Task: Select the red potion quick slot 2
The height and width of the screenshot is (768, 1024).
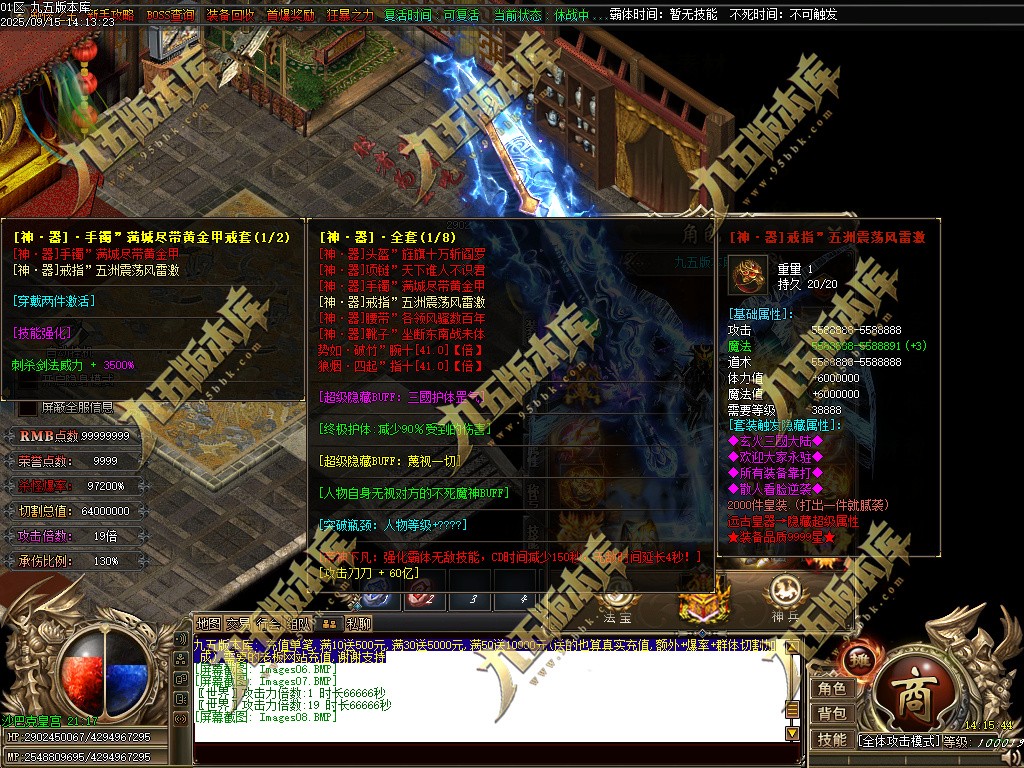Action: tap(424, 599)
